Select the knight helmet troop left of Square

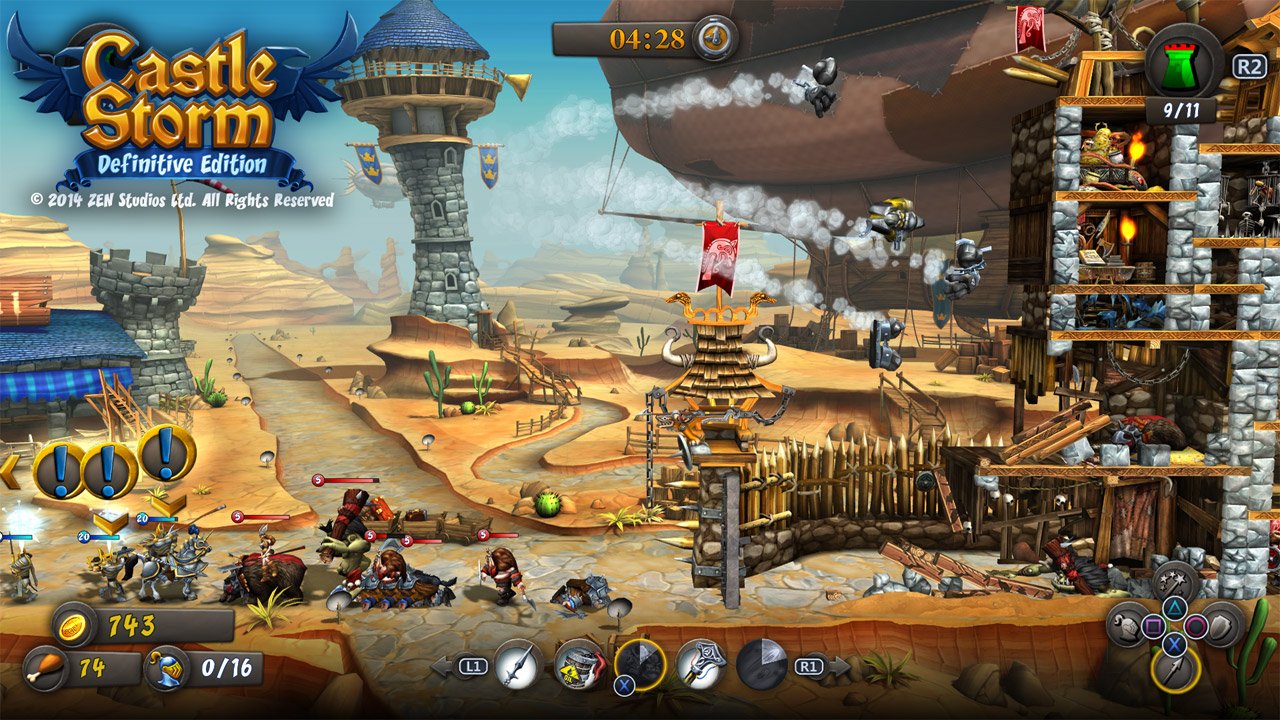click(1126, 626)
